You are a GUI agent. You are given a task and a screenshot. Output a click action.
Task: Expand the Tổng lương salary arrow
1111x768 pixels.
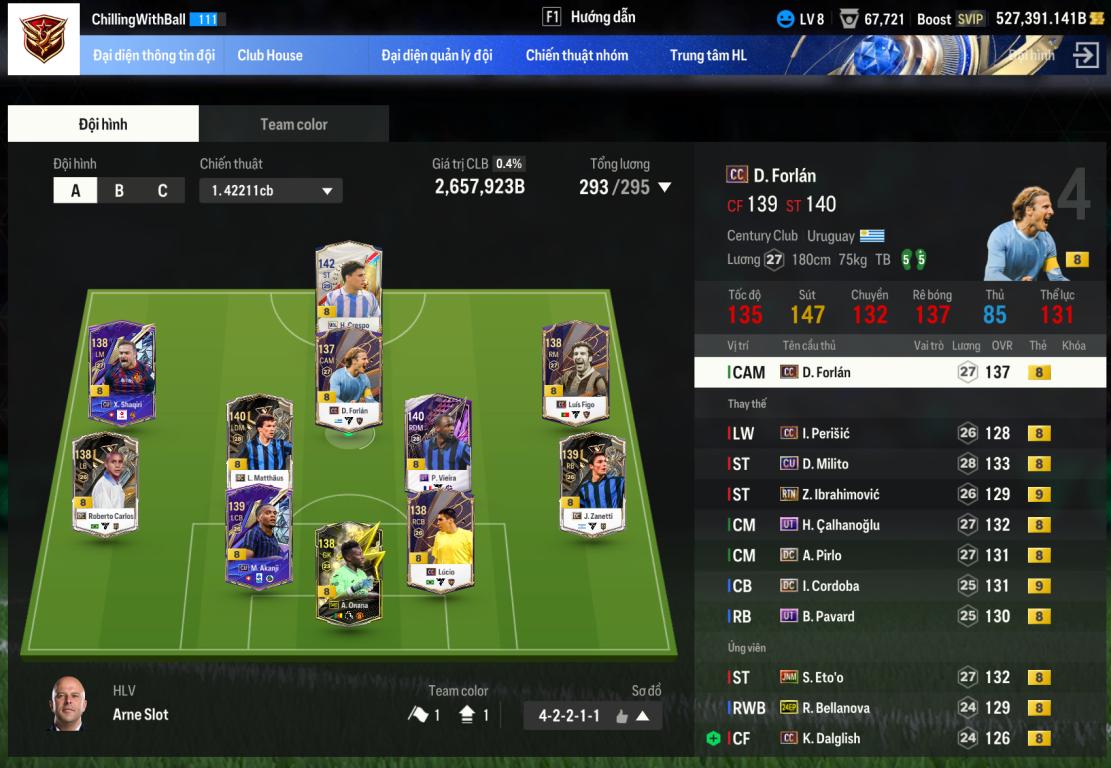point(664,187)
